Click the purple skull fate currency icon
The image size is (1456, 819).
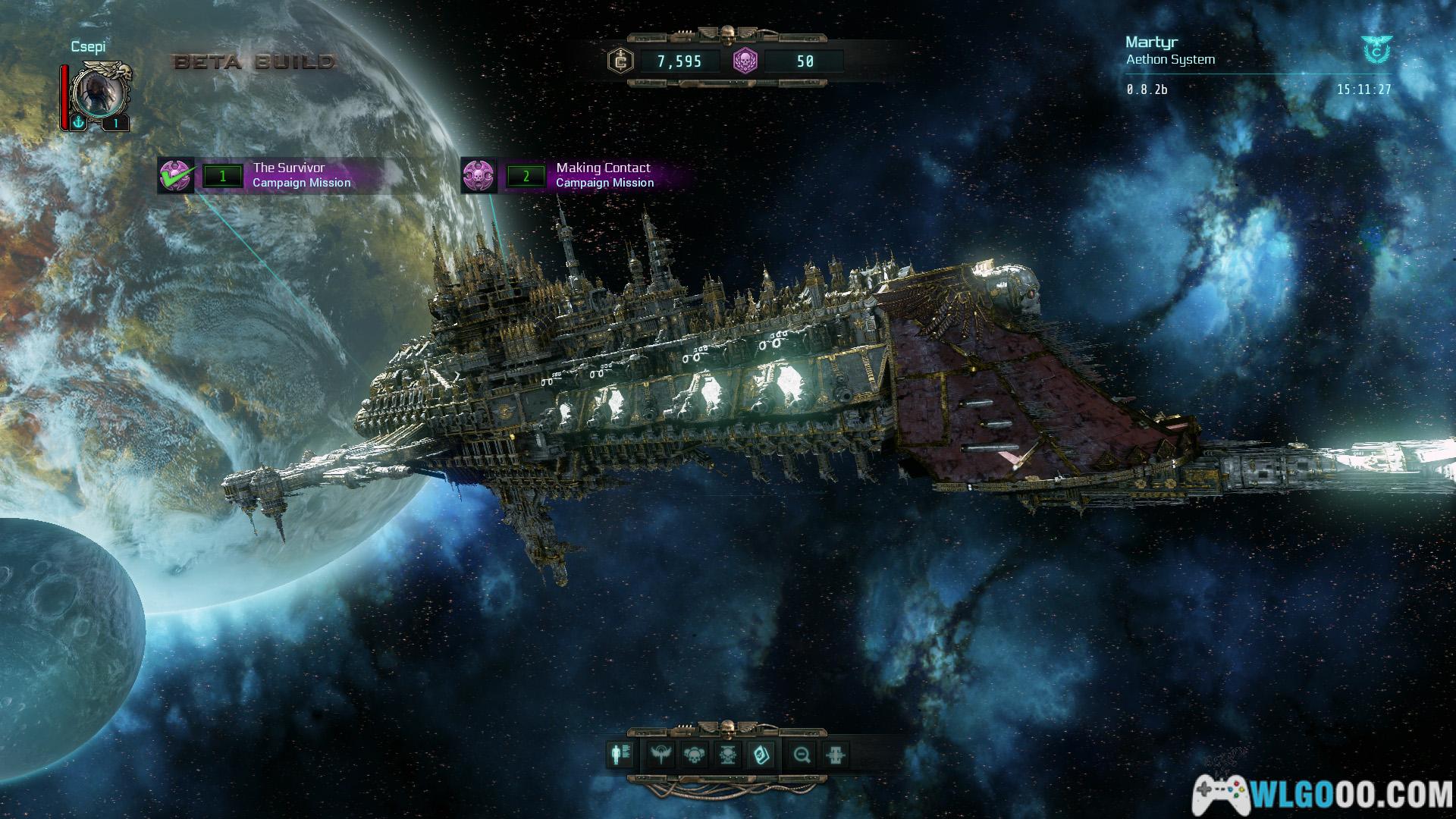click(745, 61)
